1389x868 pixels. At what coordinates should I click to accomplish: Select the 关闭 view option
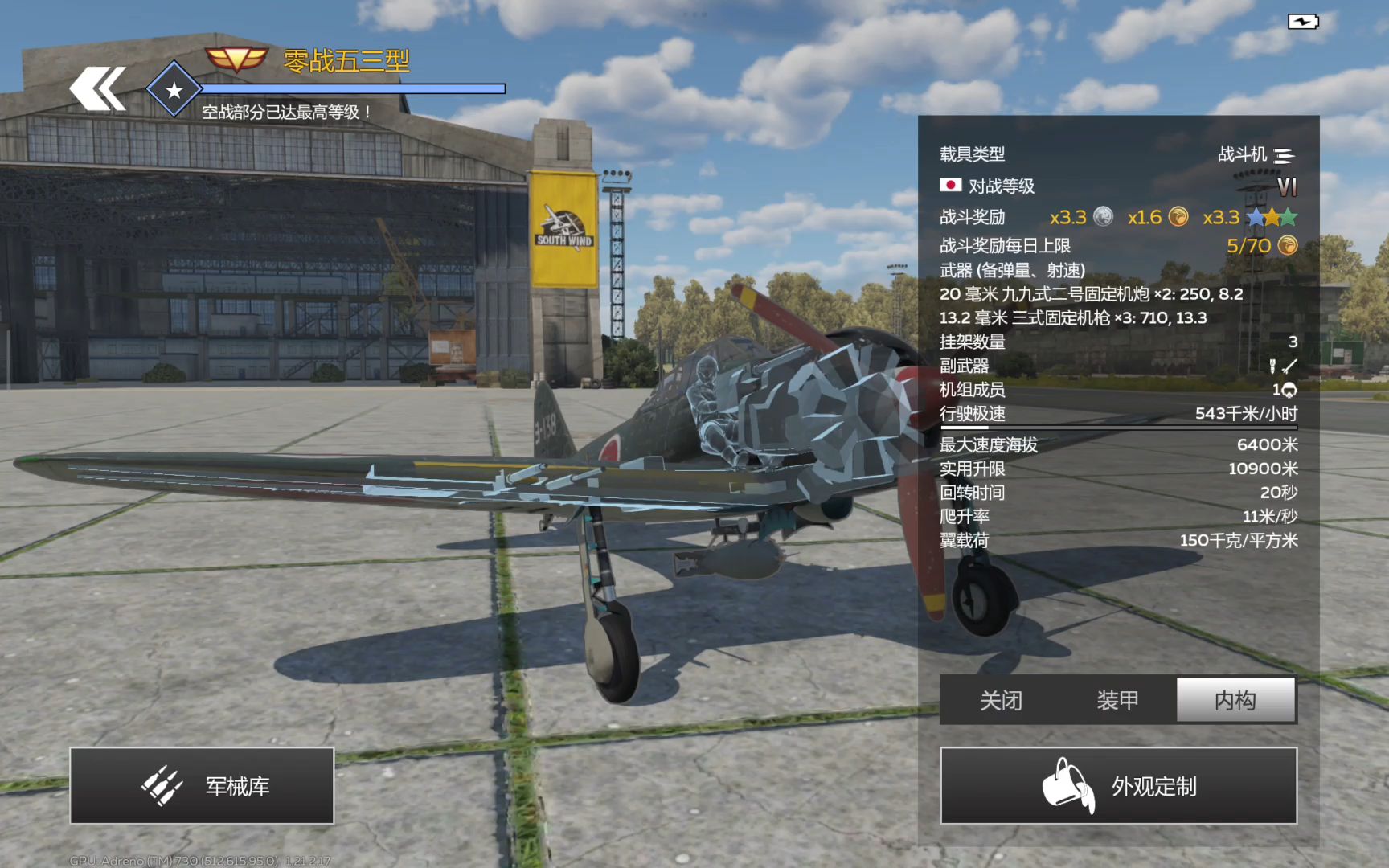(x=1000, y=700)
